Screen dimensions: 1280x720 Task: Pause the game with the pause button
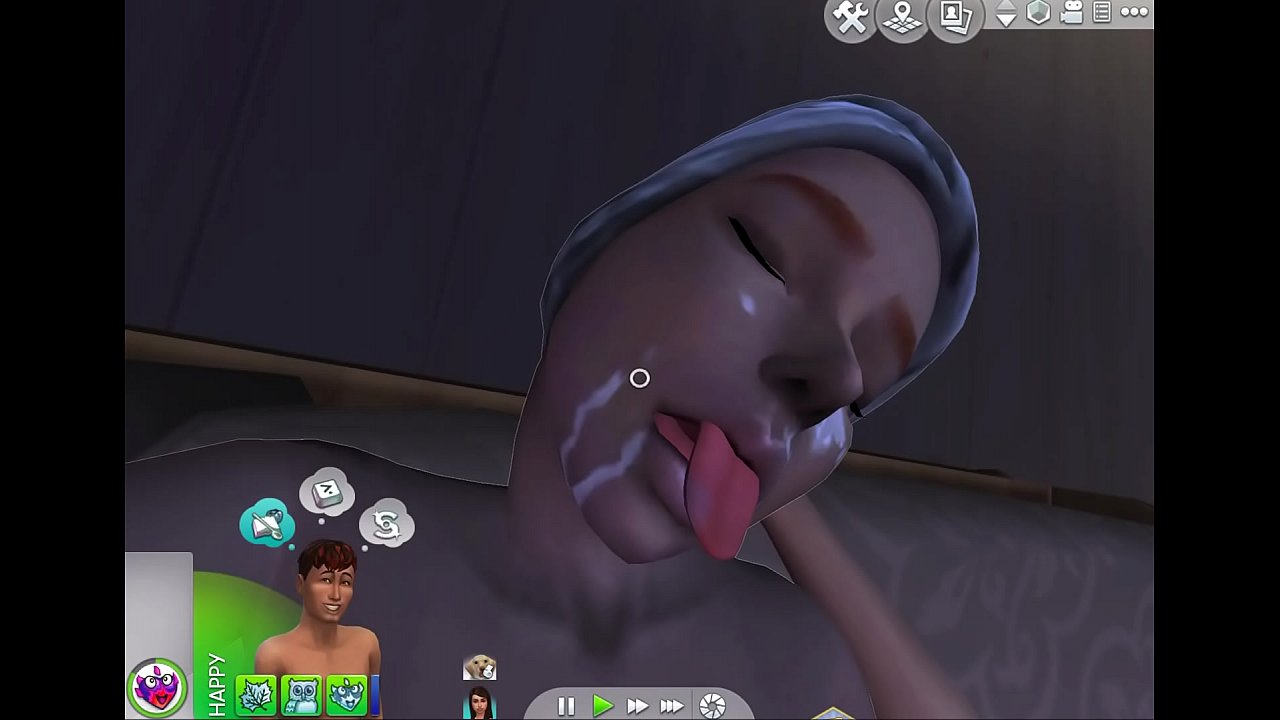566,706
